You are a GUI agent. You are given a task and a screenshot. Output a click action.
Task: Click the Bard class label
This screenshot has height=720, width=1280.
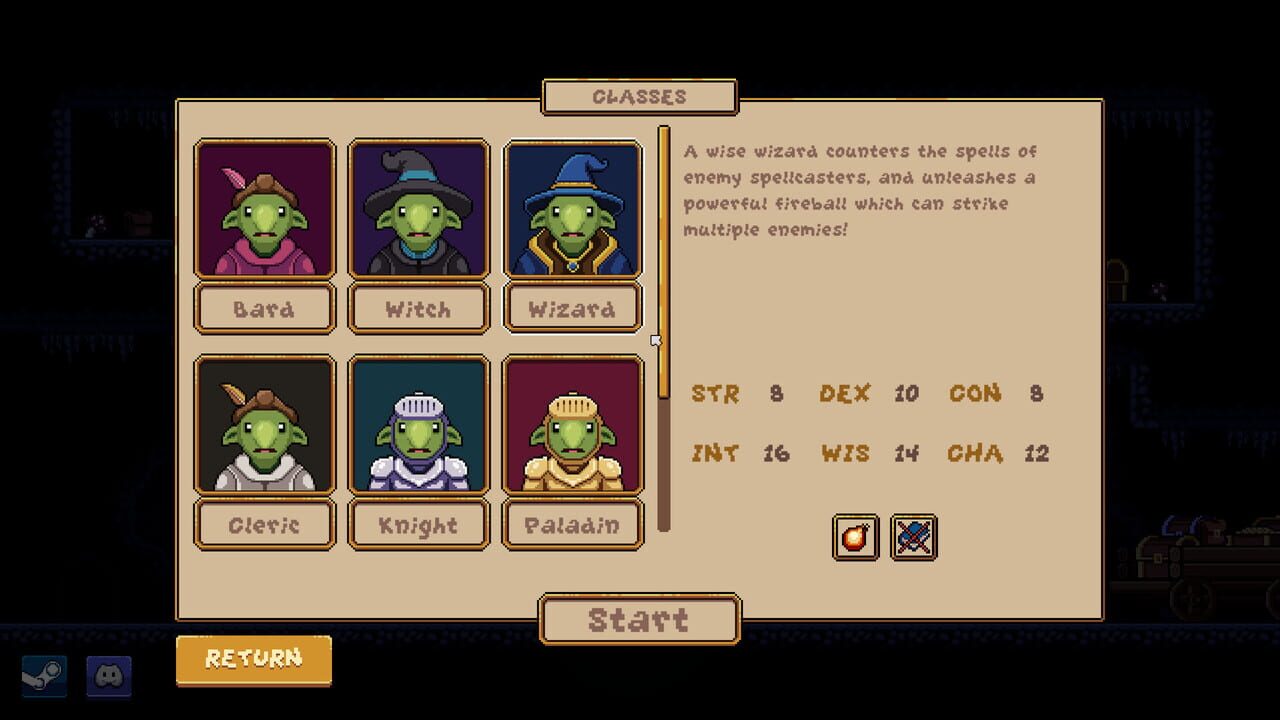[x=264, y=308]
